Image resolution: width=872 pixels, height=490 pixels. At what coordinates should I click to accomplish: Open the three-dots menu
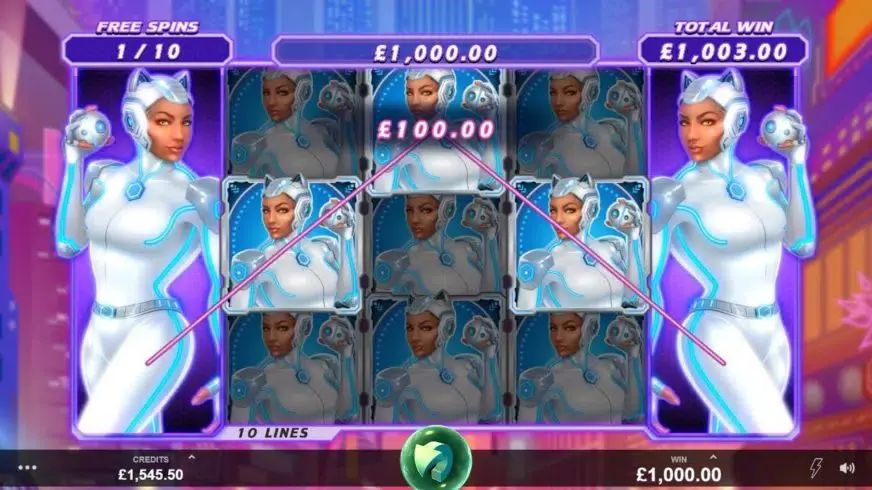26,467
